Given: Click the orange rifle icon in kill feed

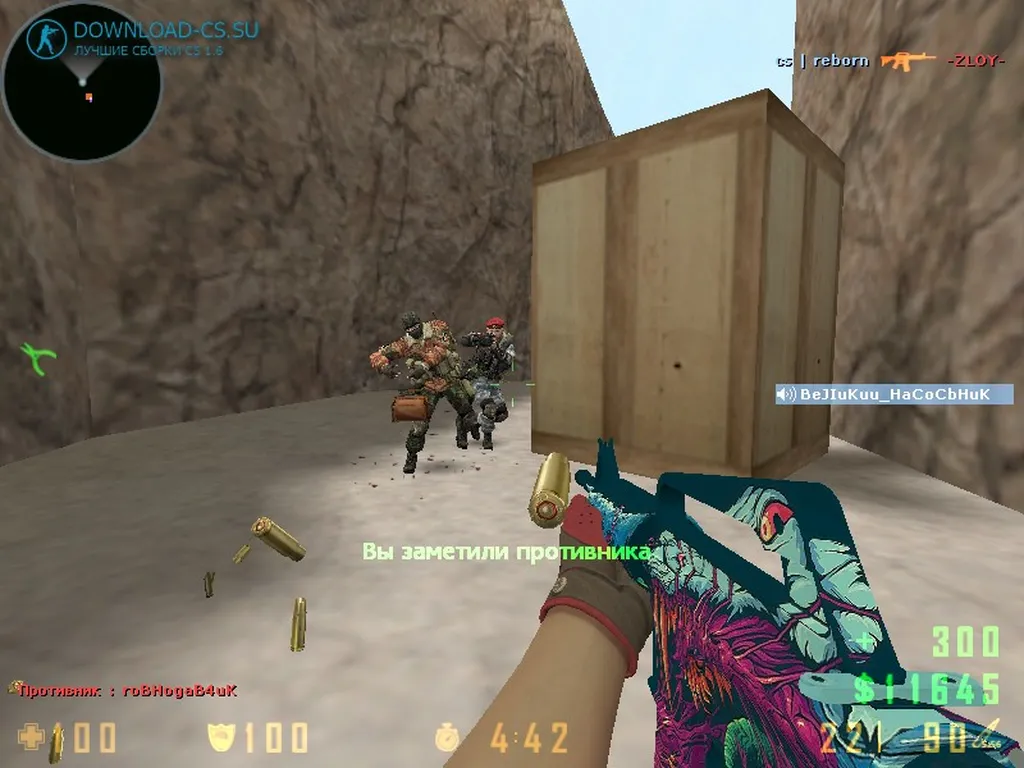Looking at the screenshot, I should 908,61.
